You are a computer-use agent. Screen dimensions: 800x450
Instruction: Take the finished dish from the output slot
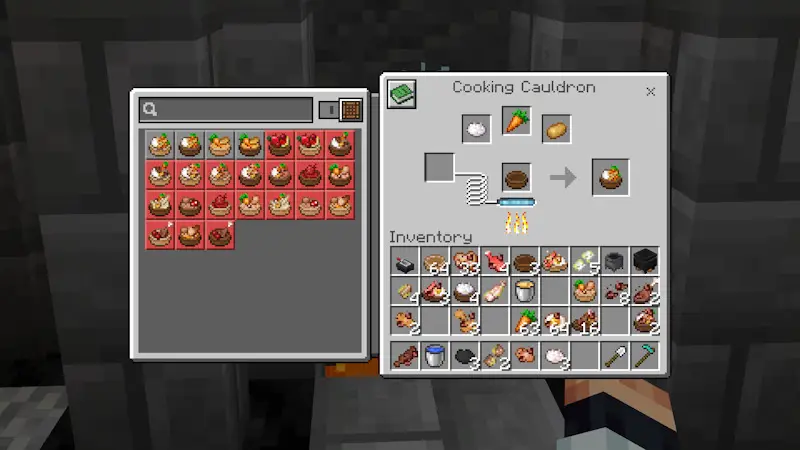(610, 178)
